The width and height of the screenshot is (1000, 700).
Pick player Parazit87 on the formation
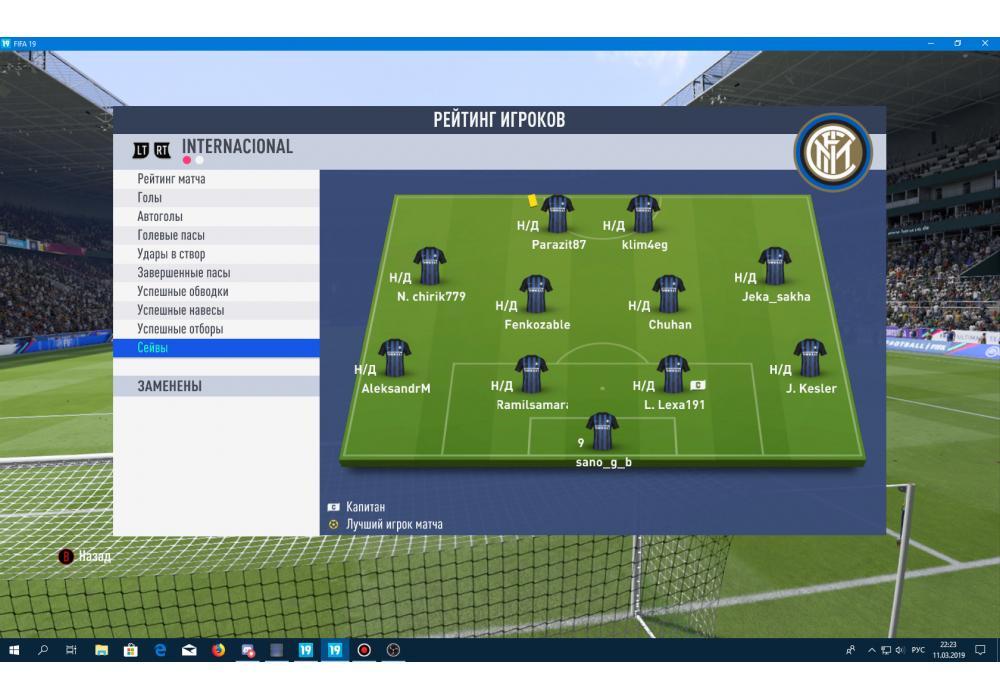(x=557, y=214)
